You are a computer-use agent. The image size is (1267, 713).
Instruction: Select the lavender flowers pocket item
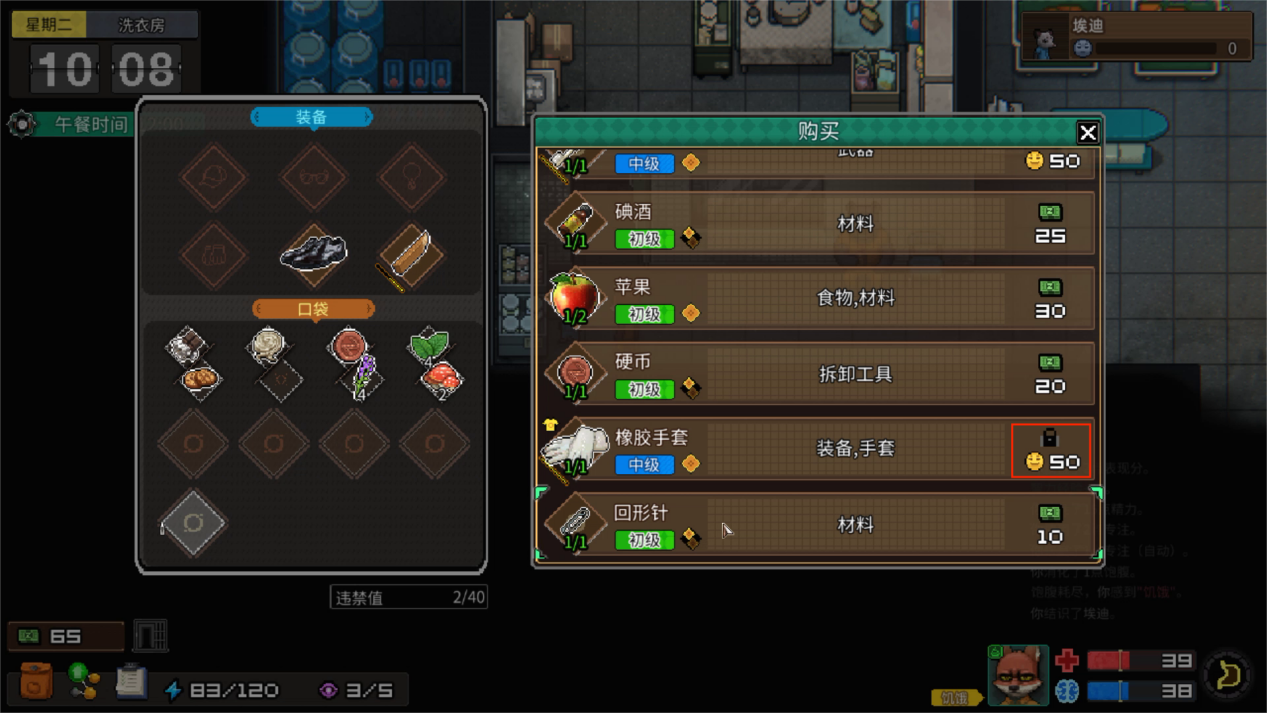pos(361,378)
